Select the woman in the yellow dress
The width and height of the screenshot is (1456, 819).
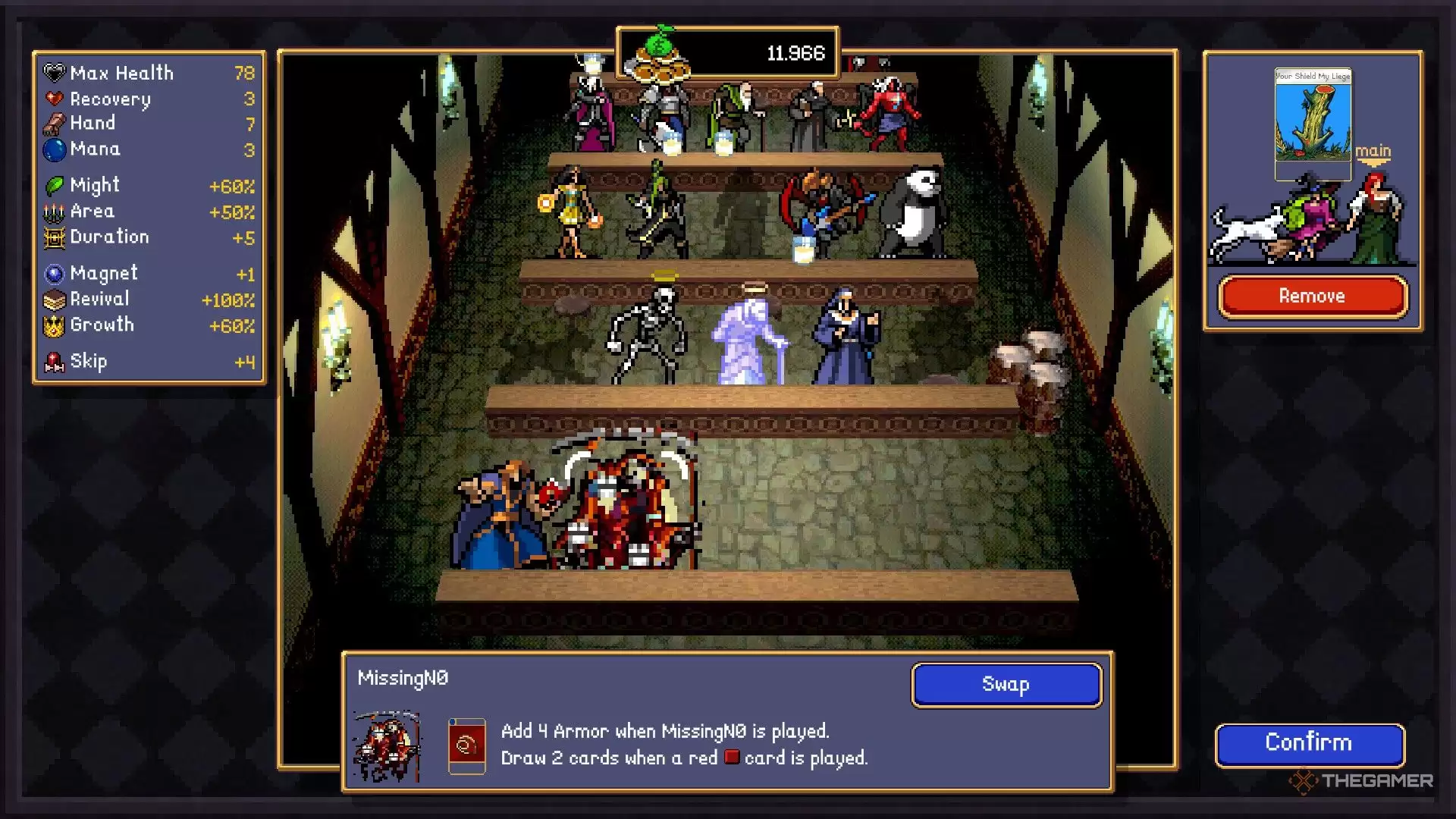pyautogui.click(x=570, y=211)
